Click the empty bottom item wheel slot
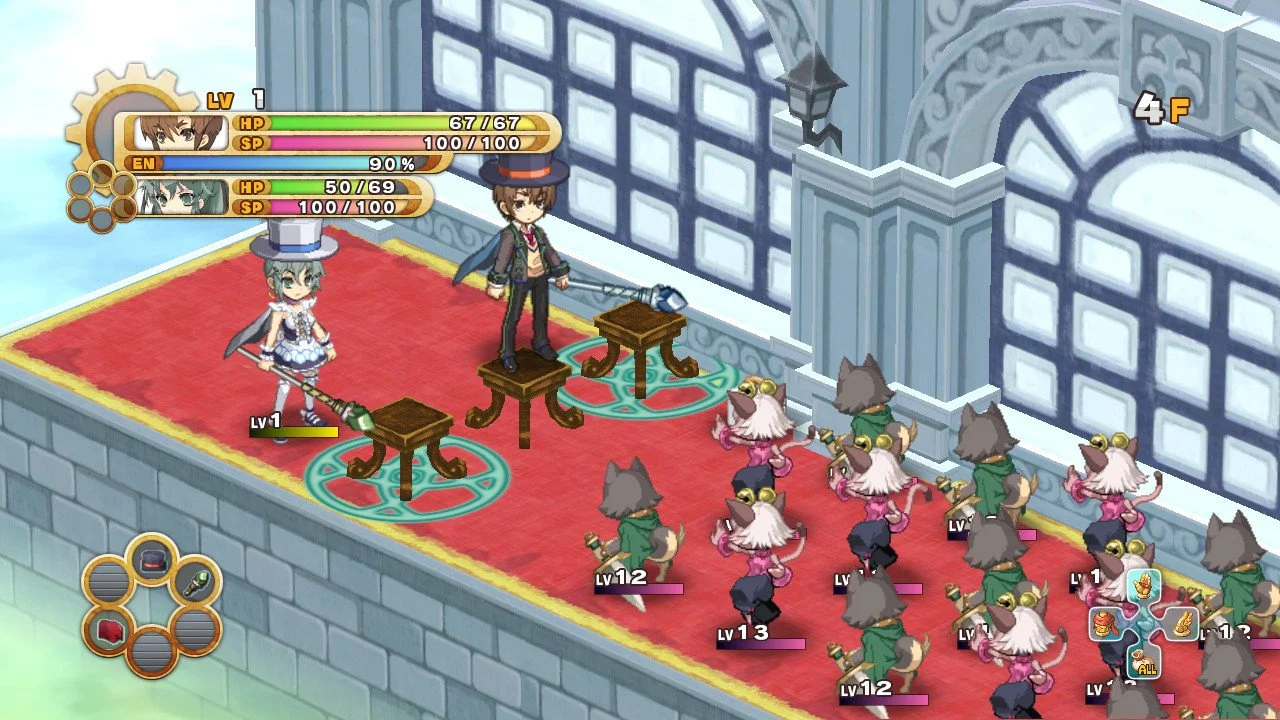This screenshot has height=720, width=1280. pyautogui.click(x=151, y=655)
